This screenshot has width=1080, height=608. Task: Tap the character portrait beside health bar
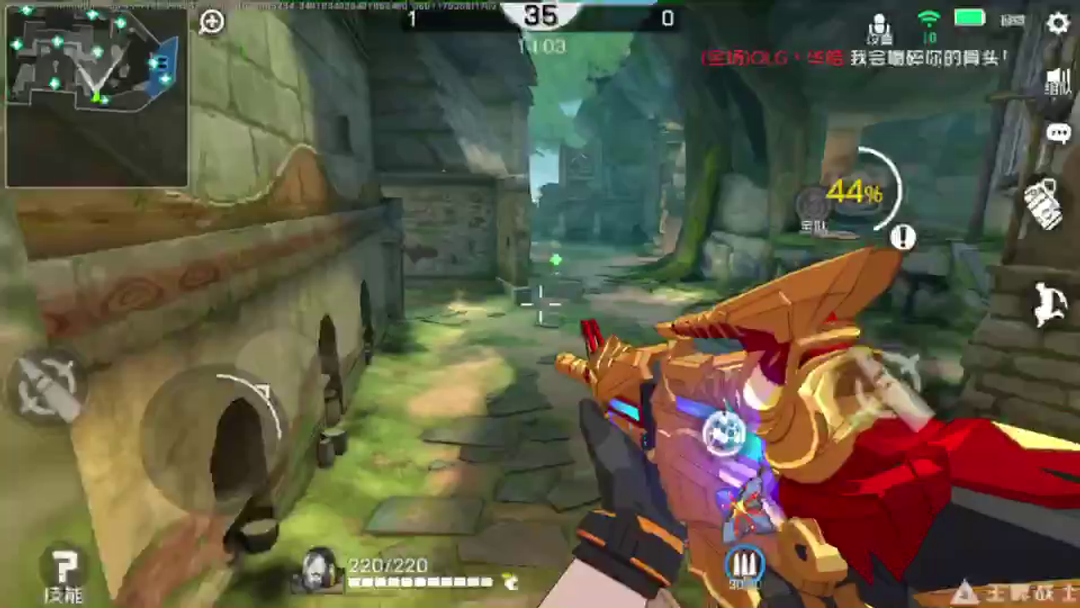point(319,569)
